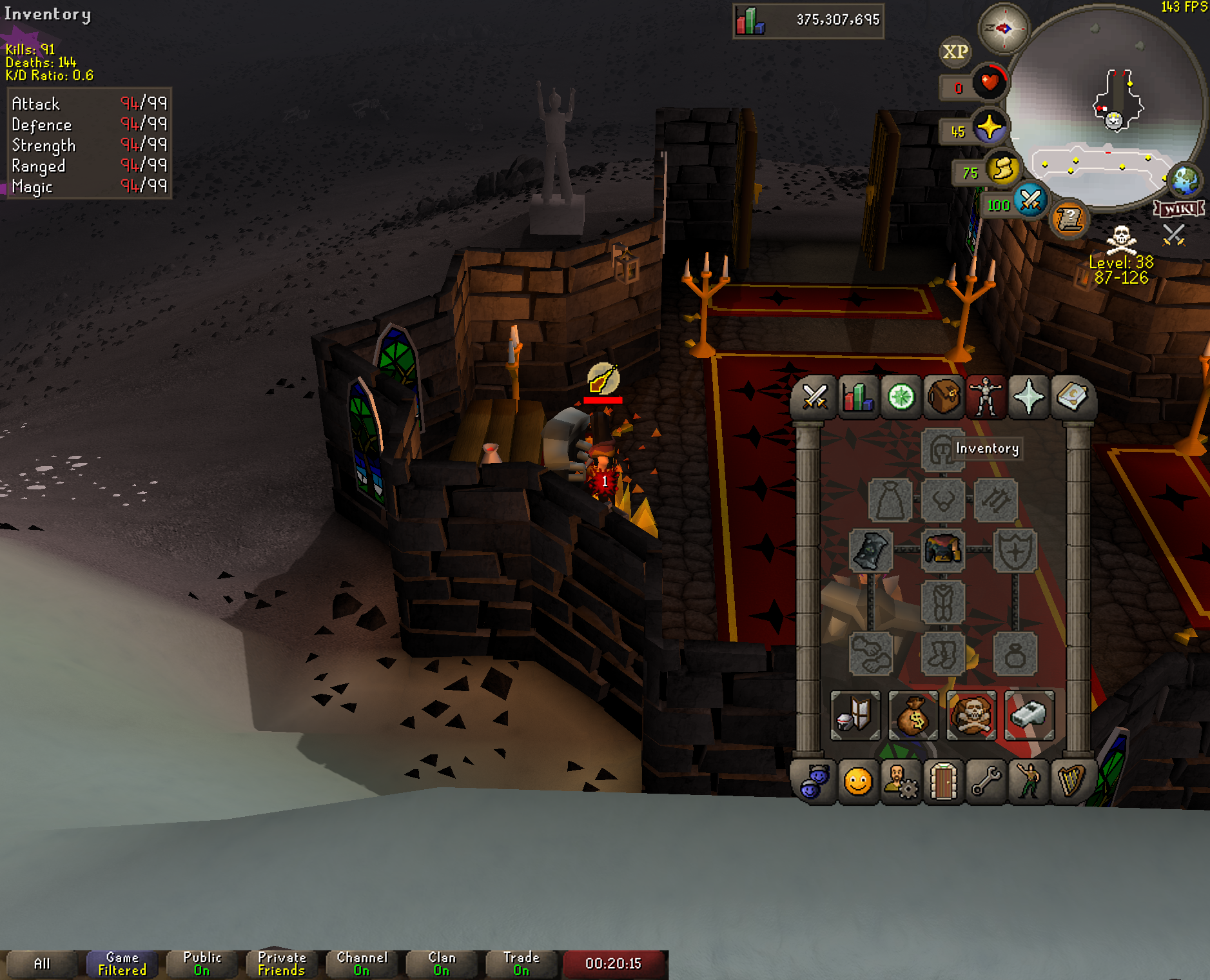The width and height of the screenshot is (1210, 980).
Task: Activate Quick Prayers orb
Action: pos(989,127)
